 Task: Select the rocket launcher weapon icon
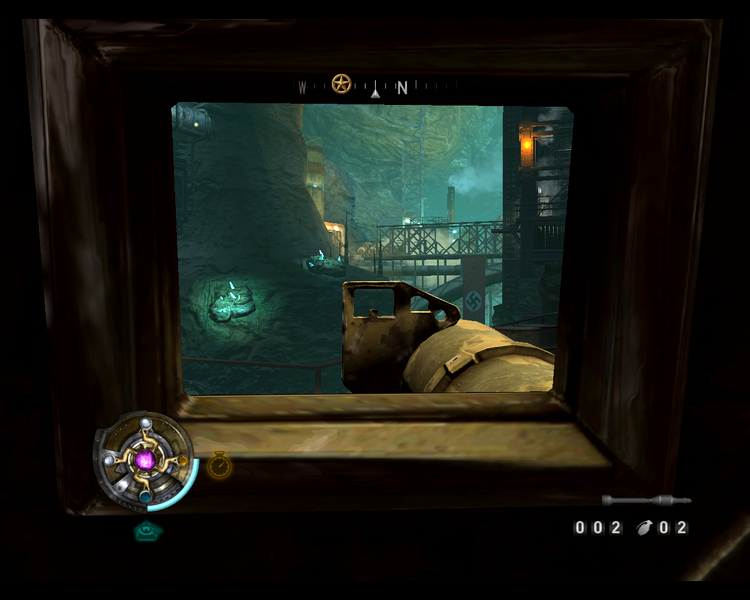[x=645, y=499]
